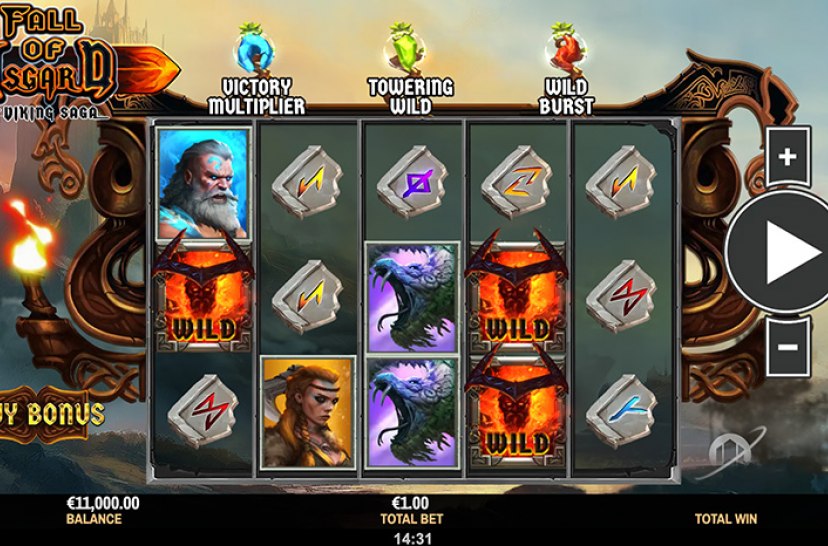Increase the bet with the plus button

787,157
